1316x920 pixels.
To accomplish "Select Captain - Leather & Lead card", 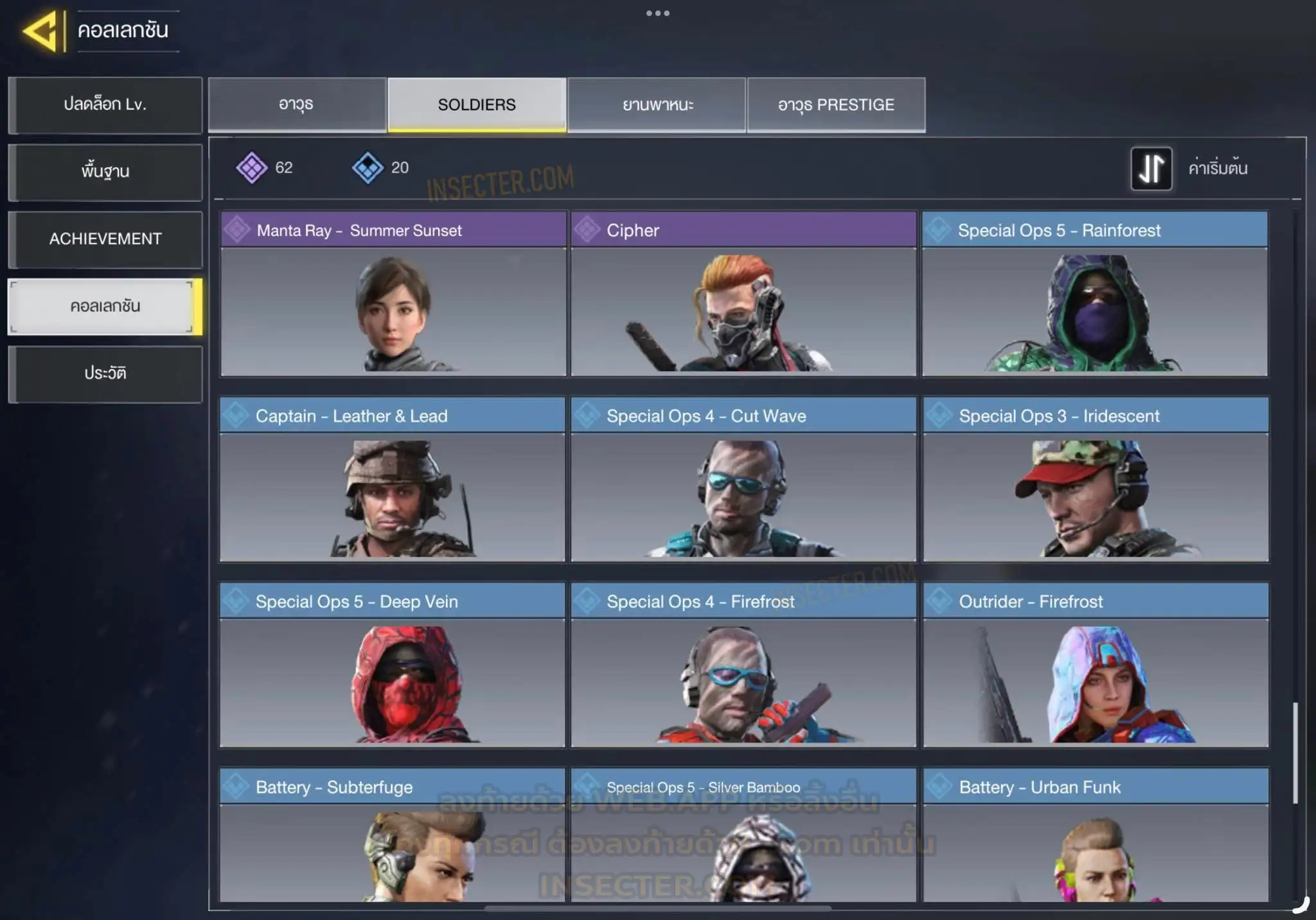I will [x=393, y=480].
